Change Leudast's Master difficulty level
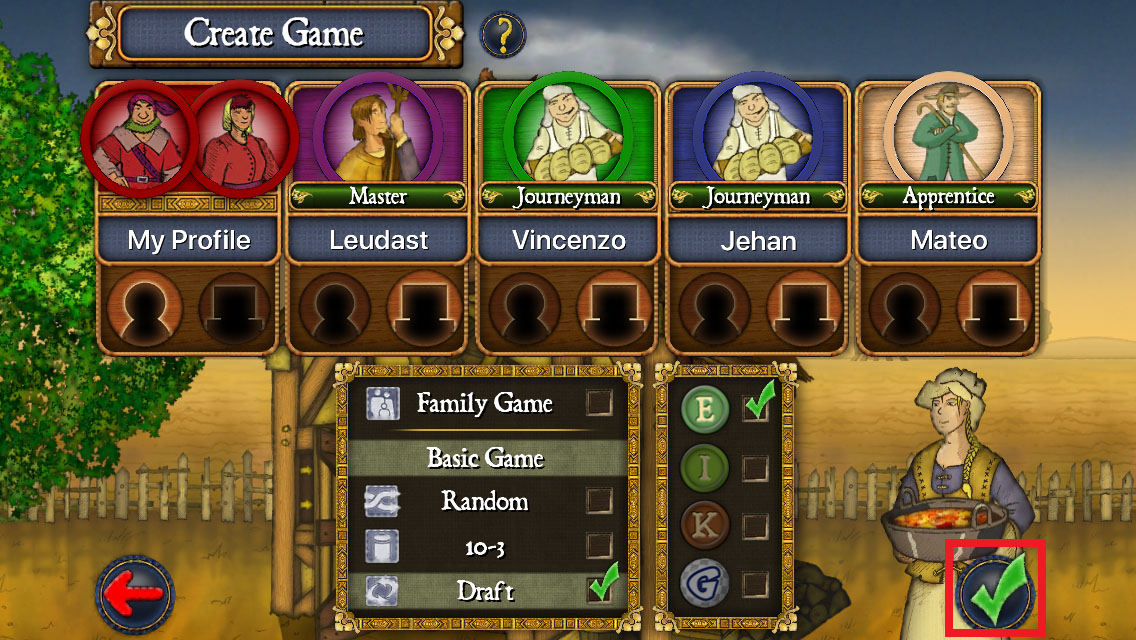The height and width of the screenshot is (640, 1136). click(378, 197)
